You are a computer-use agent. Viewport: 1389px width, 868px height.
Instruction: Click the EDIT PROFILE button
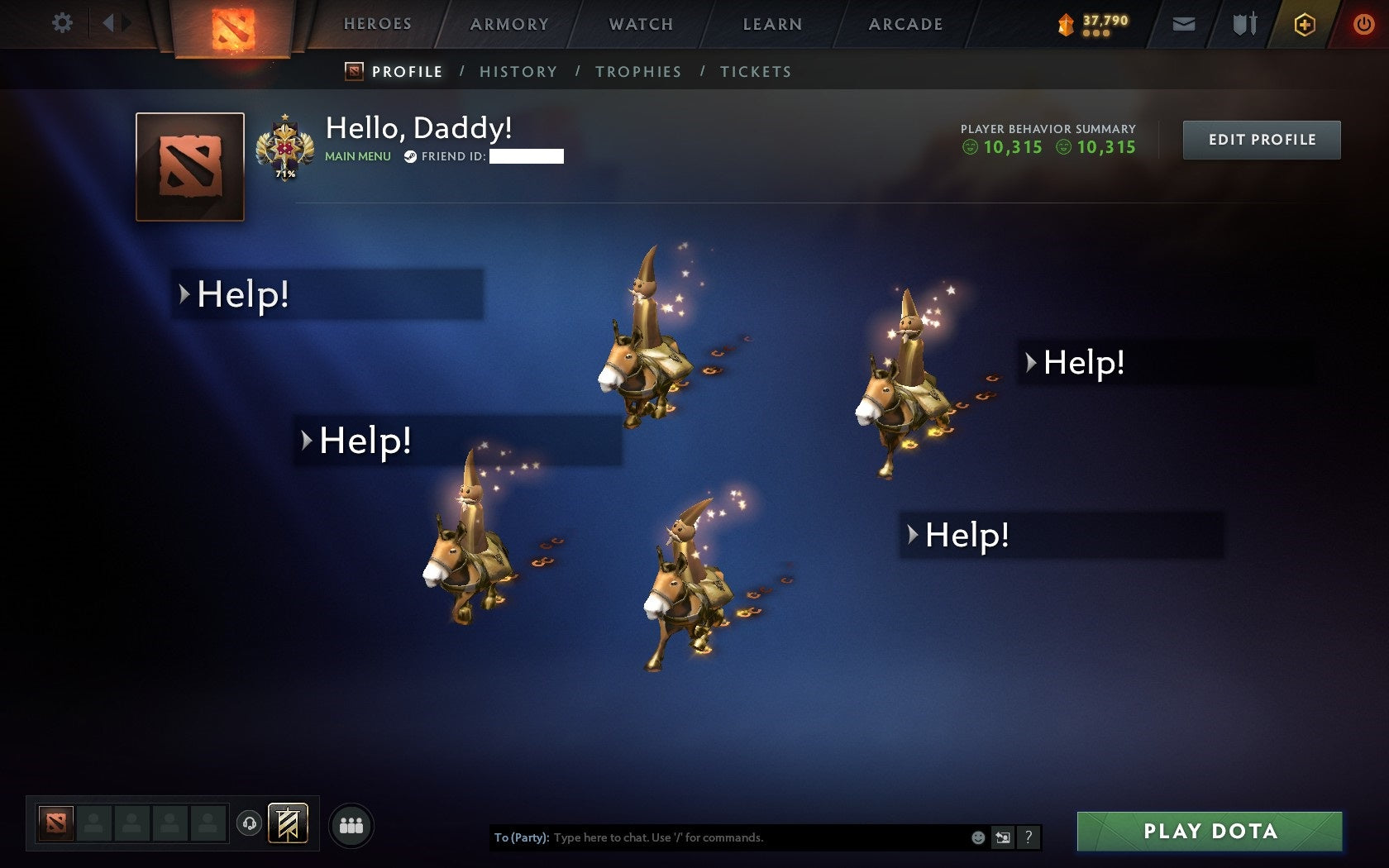coord(1261,140)
